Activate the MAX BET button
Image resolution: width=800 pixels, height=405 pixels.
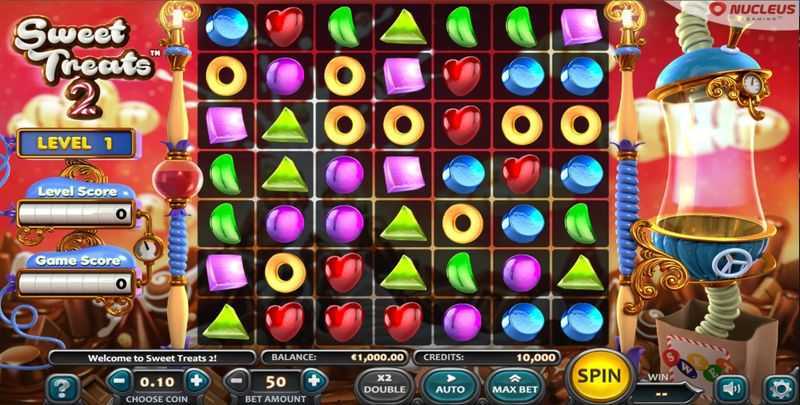514,383
